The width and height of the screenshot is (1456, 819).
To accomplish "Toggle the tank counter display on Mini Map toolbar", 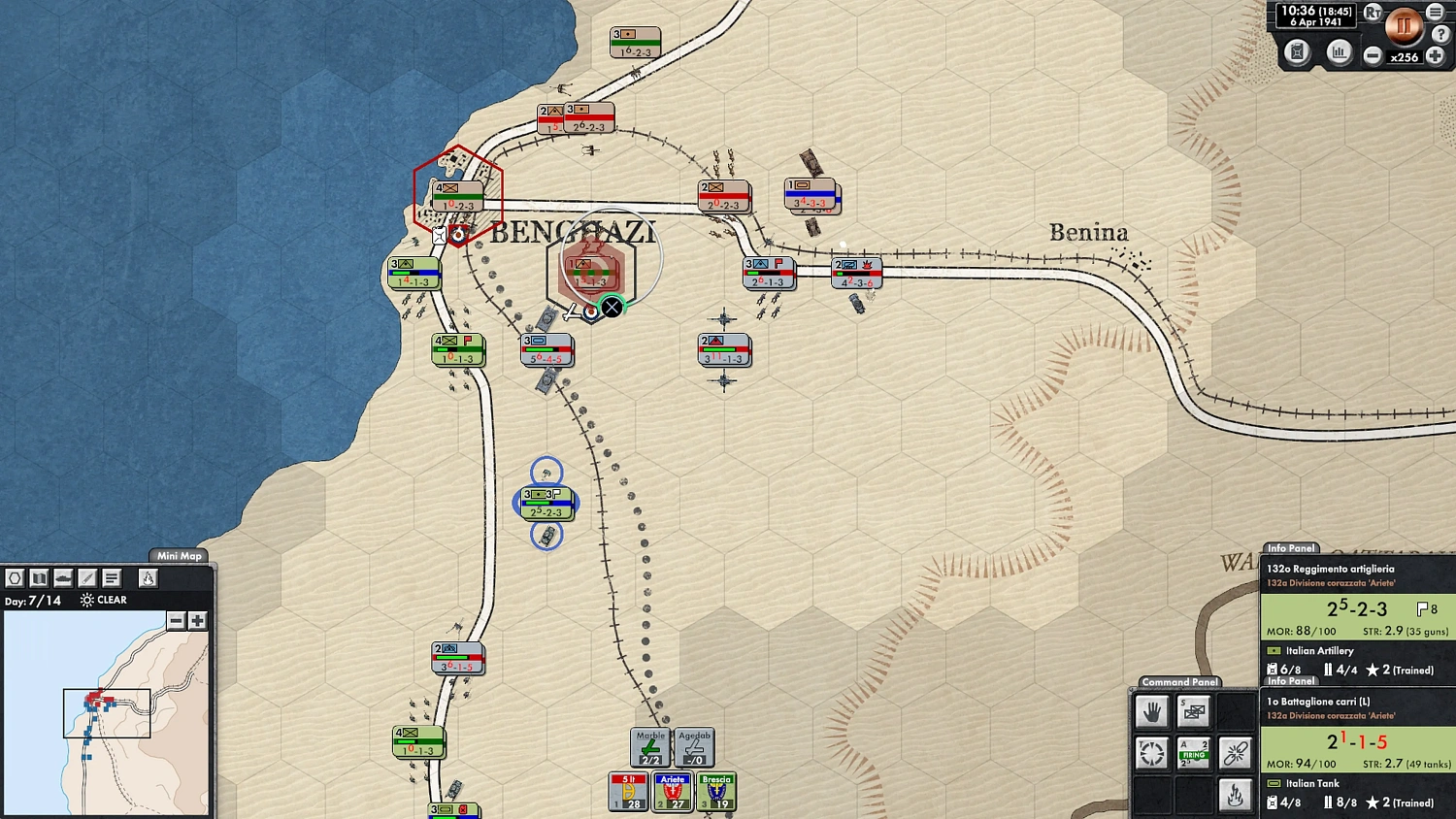I will [62, 577].
